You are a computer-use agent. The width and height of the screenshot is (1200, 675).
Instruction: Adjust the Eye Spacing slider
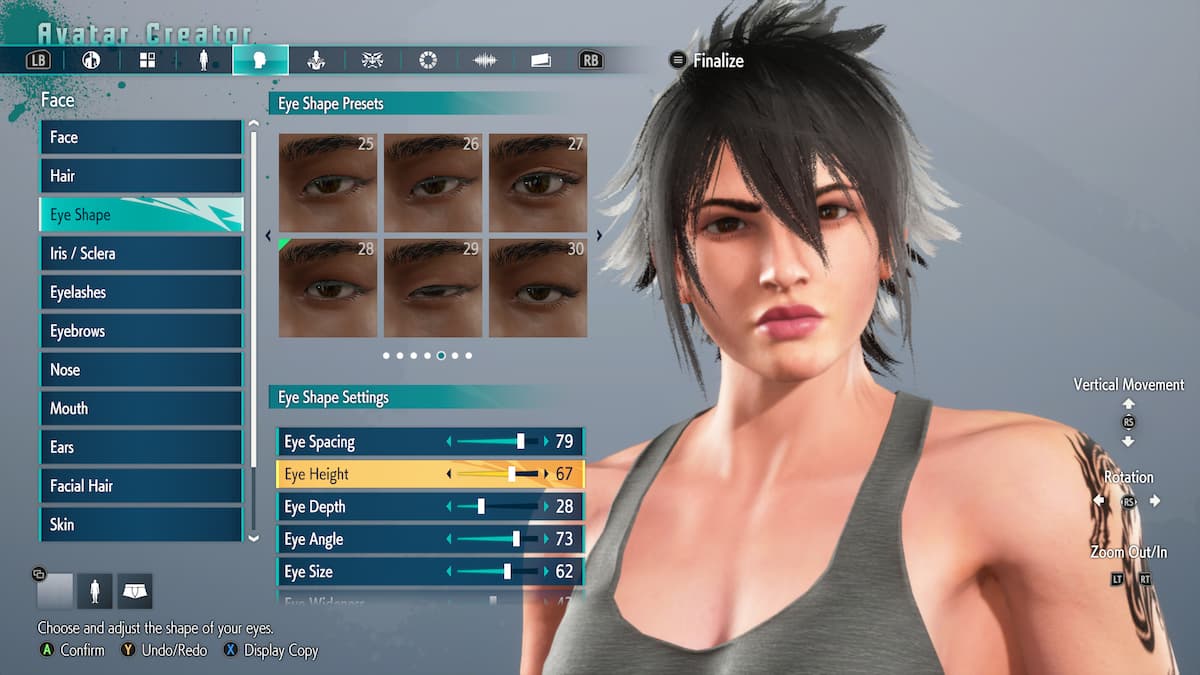(497, 442)
